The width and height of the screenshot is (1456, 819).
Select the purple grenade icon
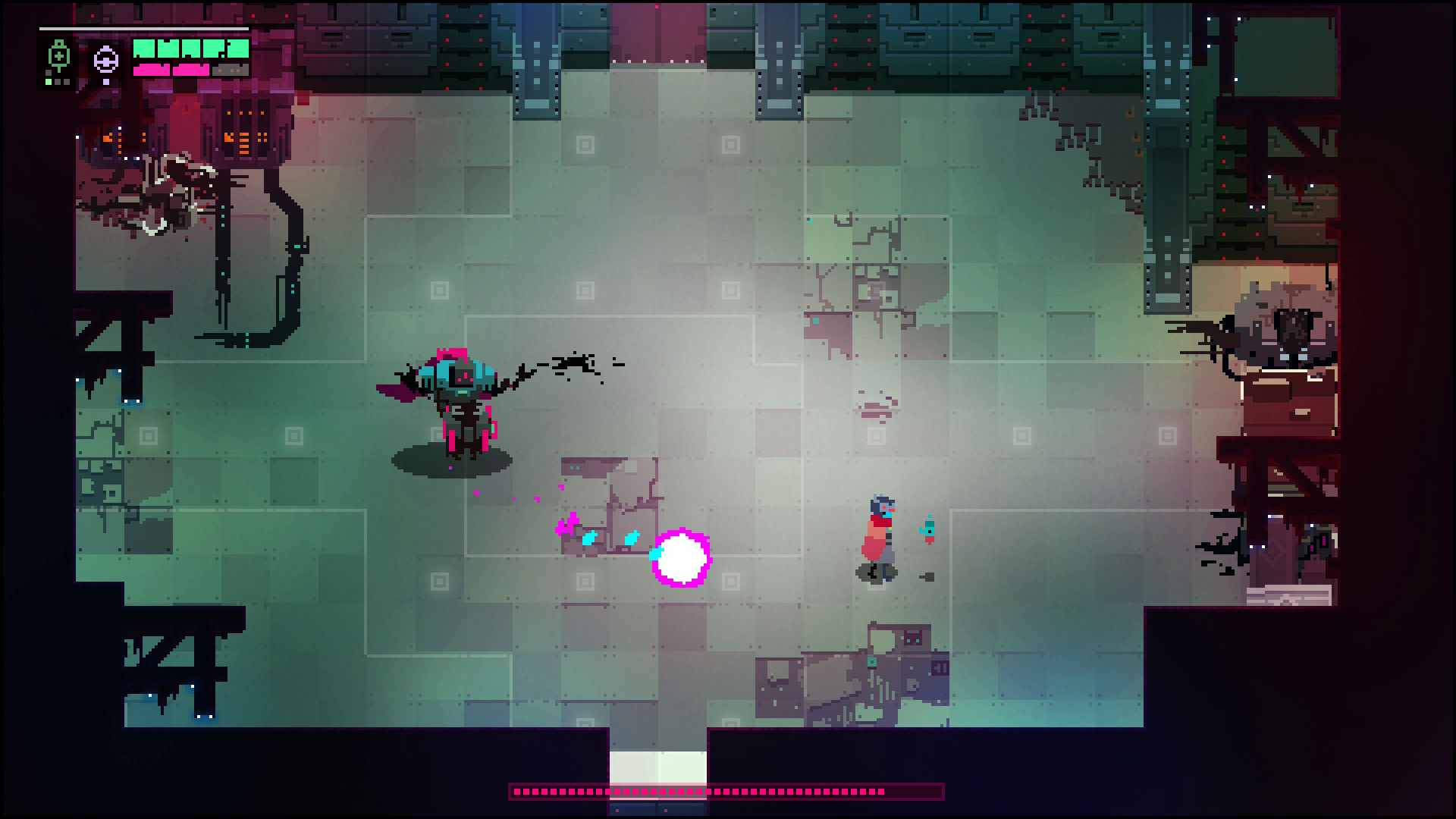[x=106, y=59]
